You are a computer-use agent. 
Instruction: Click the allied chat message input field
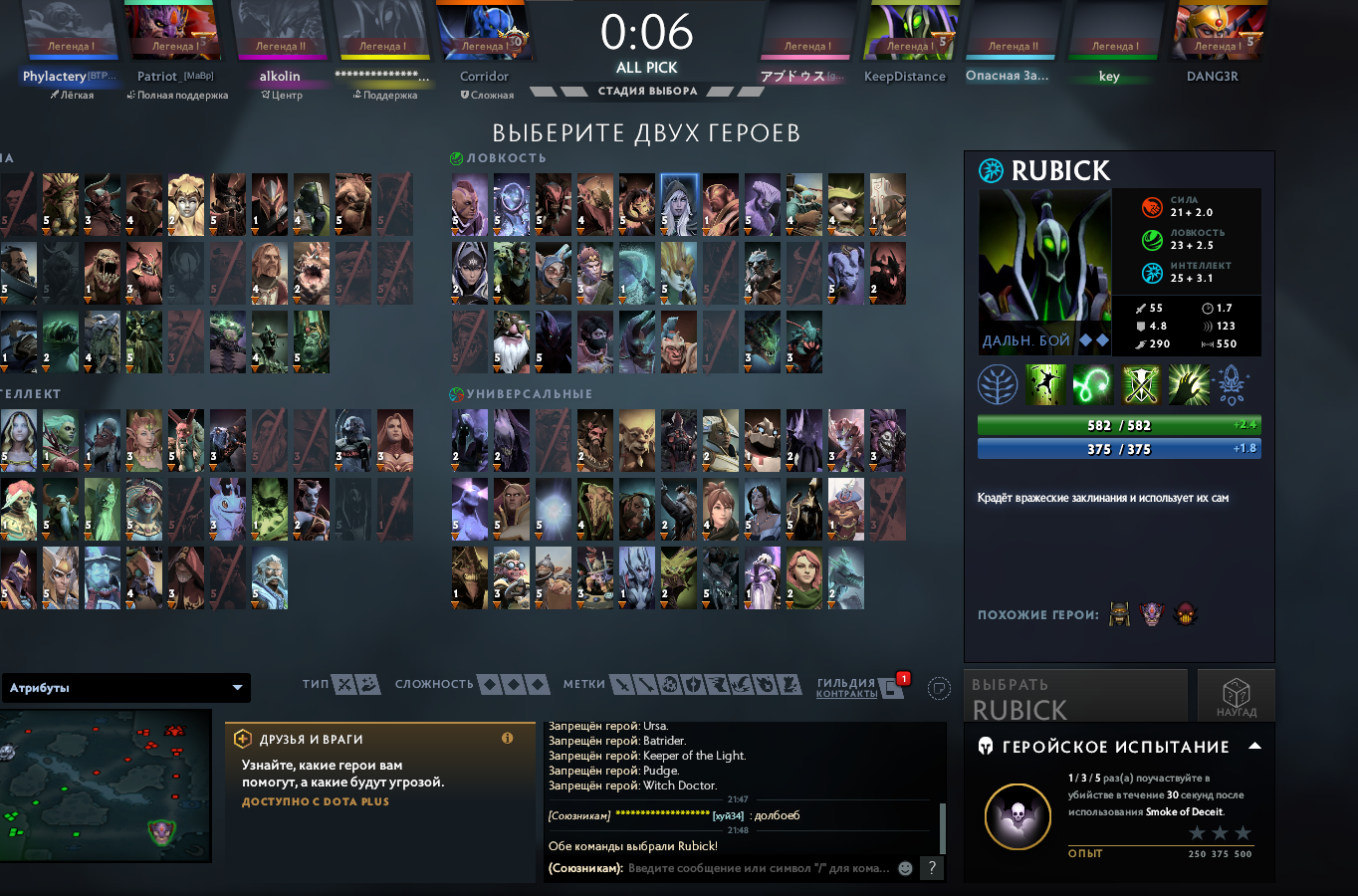coord(747,868)
